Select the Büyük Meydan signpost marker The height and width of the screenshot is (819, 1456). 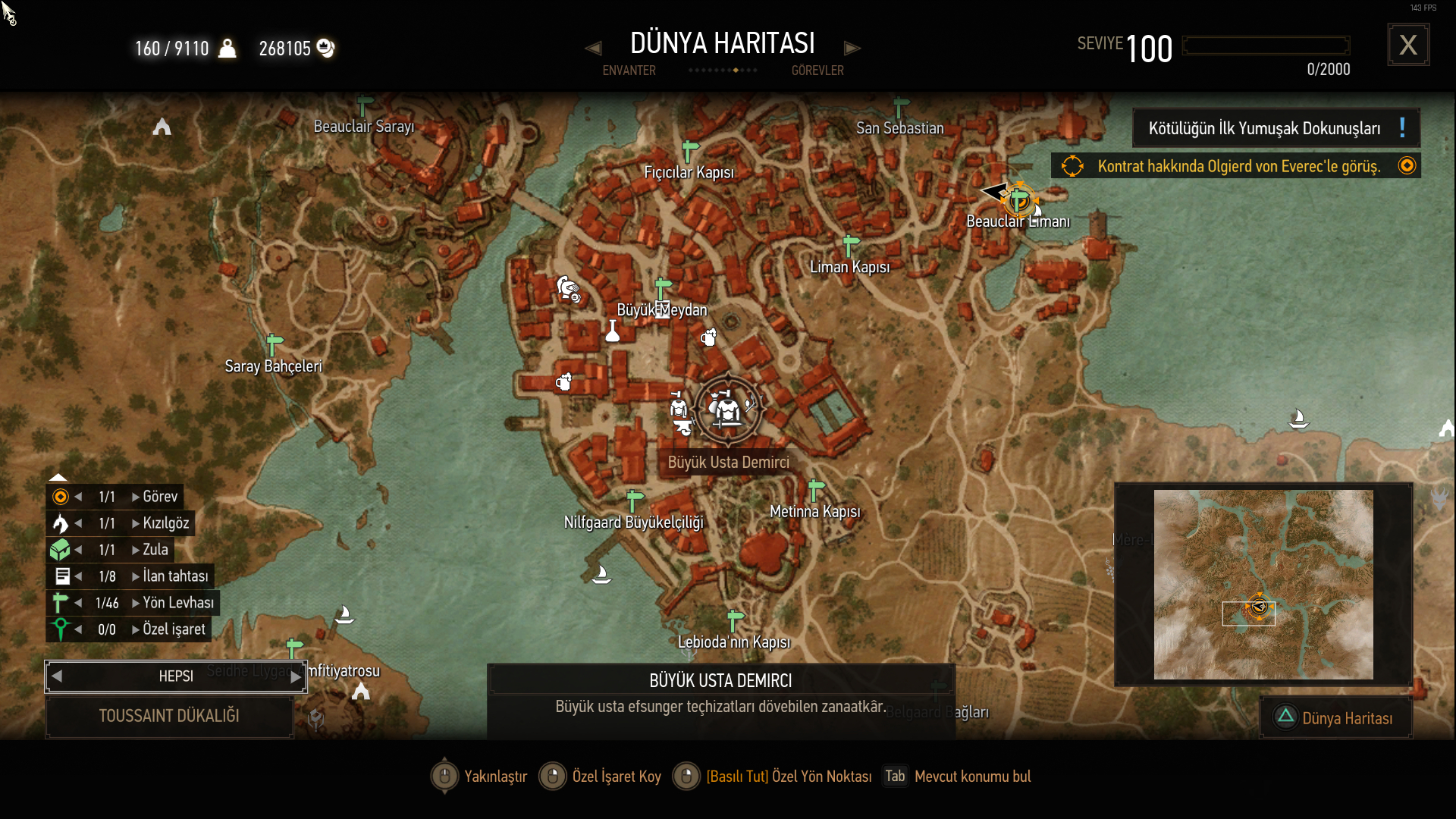pyautogui.click(x=663, y=289)
